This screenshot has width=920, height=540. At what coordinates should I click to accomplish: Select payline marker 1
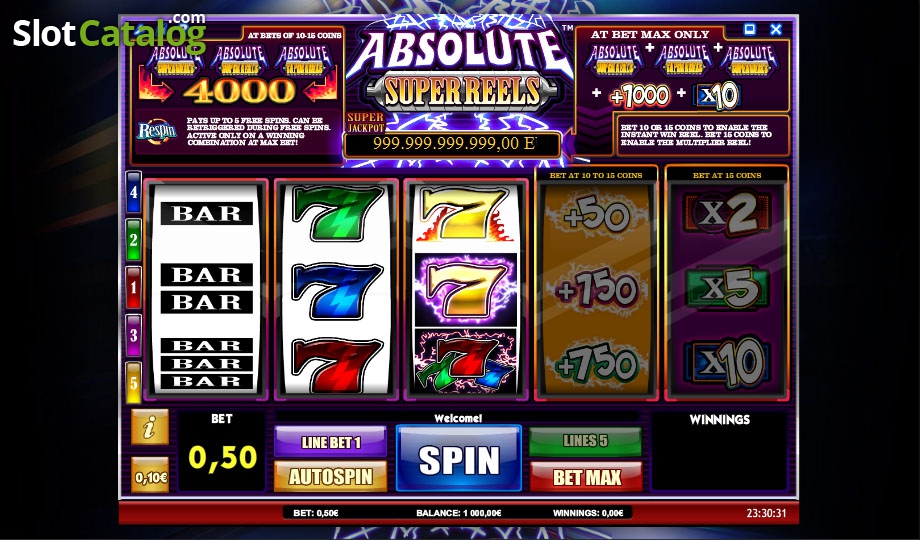(134, 286)
